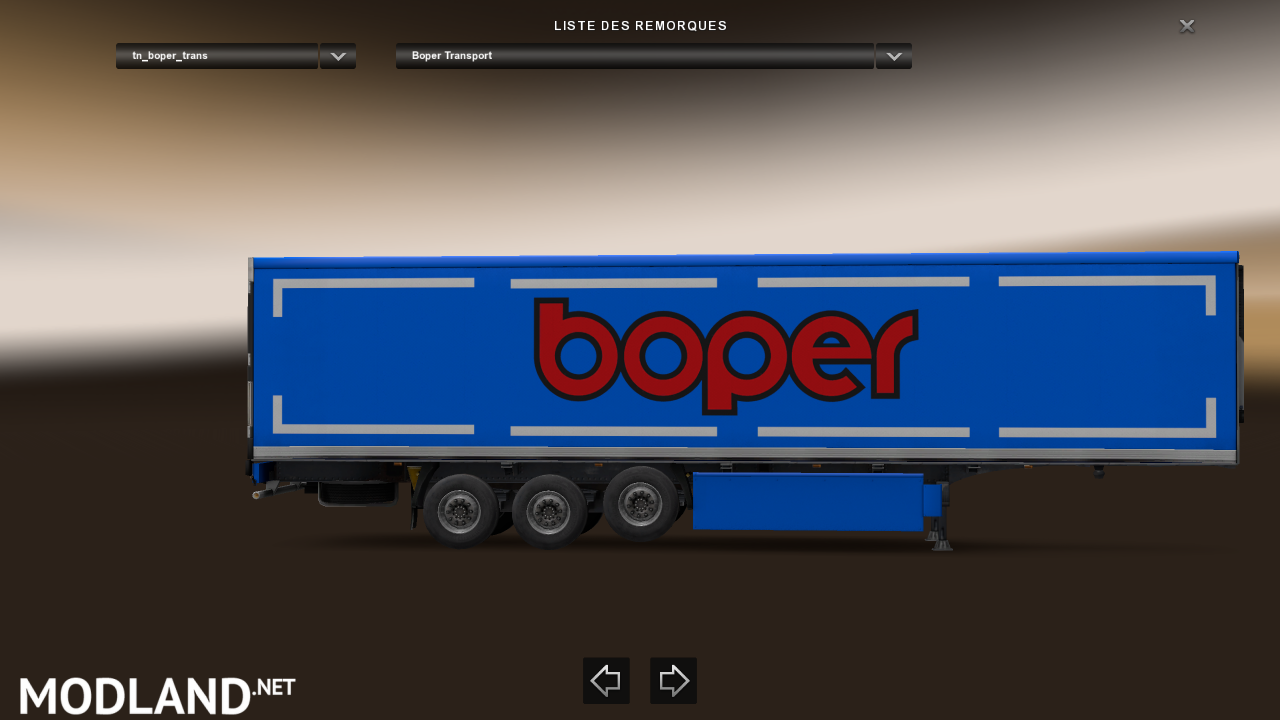Click the red boper logo on trailer

click(x=726, y=355)
